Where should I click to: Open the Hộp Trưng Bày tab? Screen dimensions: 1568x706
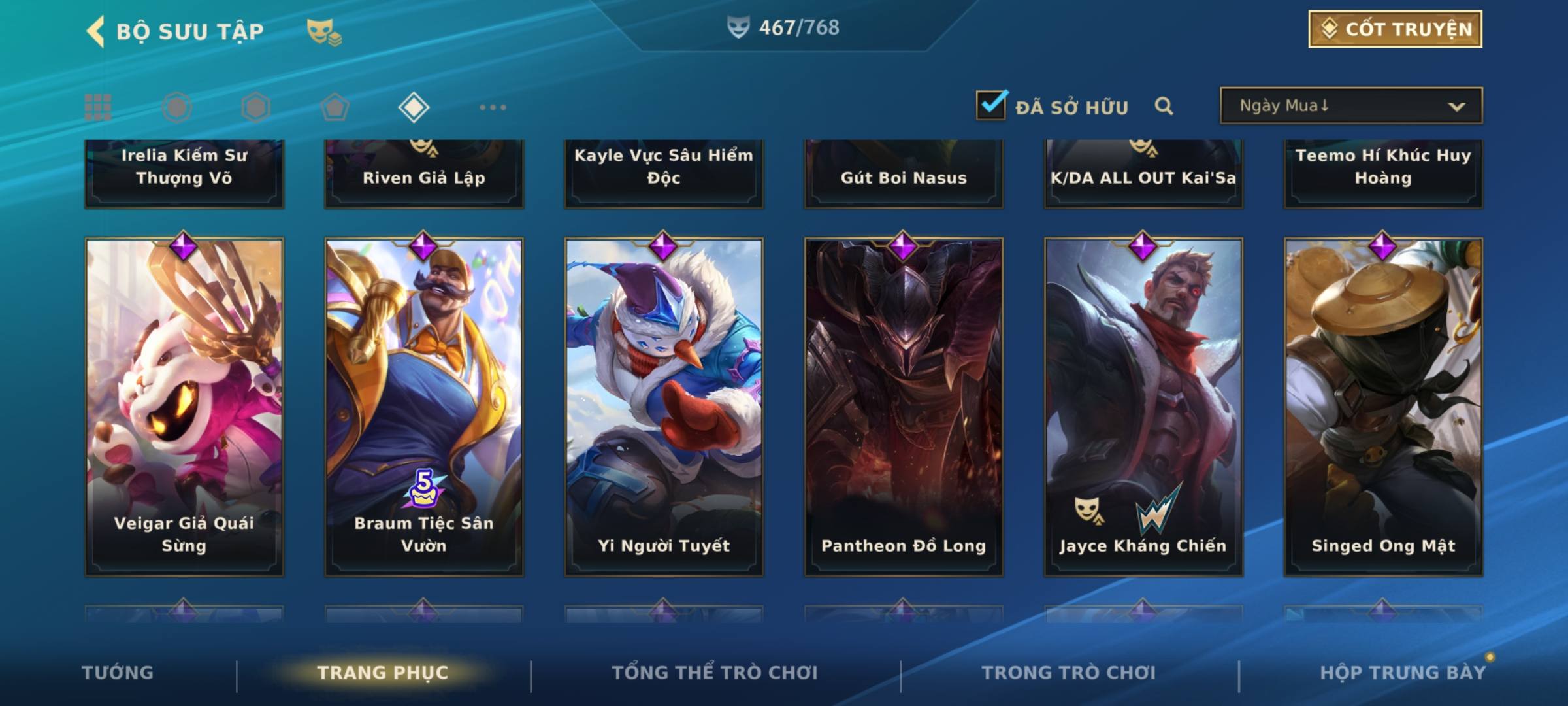[1403, 673]
